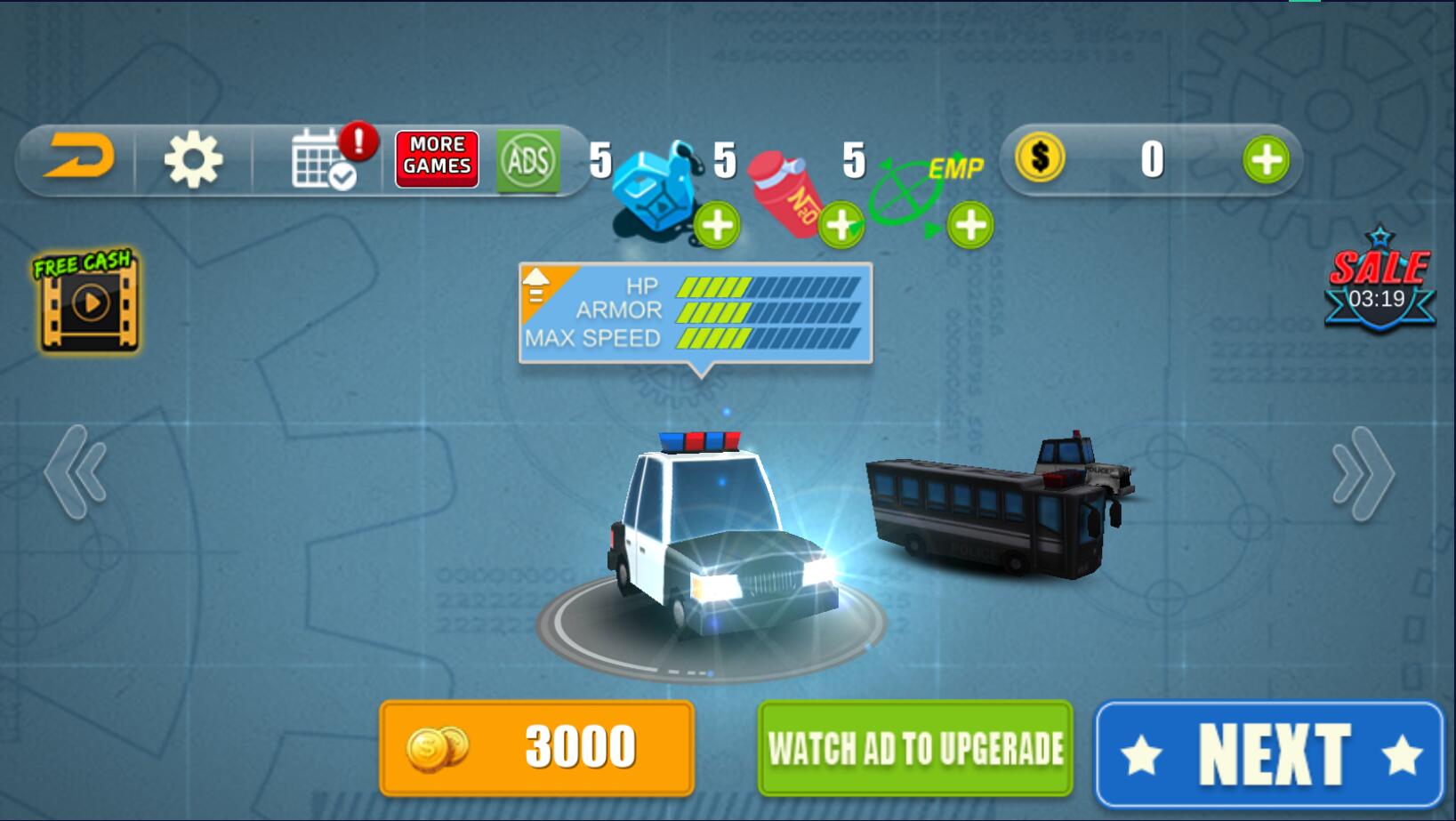Show previous vehicle with left arrows

pyautogui.click(x=76, y=472)
